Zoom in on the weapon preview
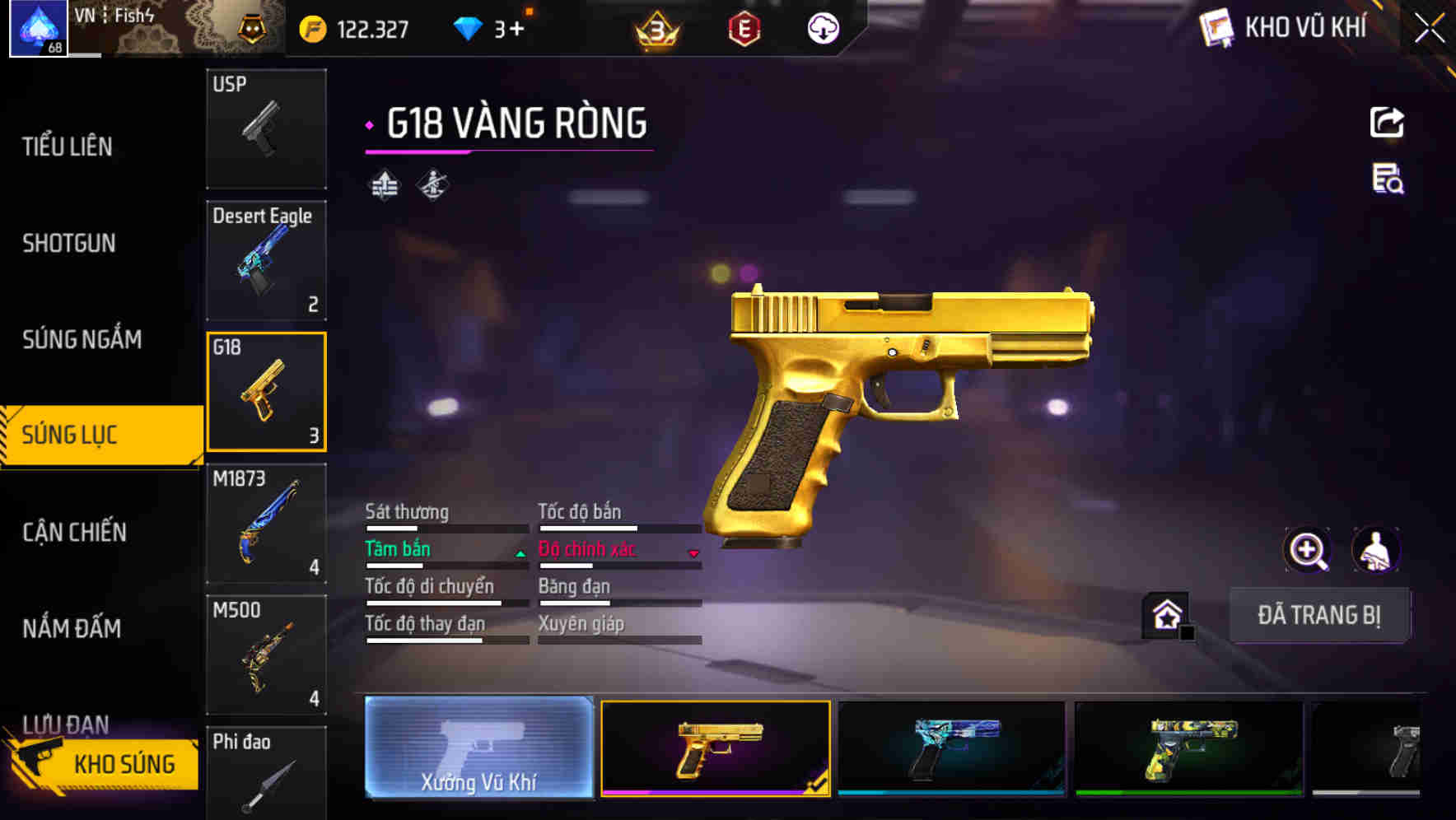This screenshot has height=820, width=1456. pos(1307,550)
